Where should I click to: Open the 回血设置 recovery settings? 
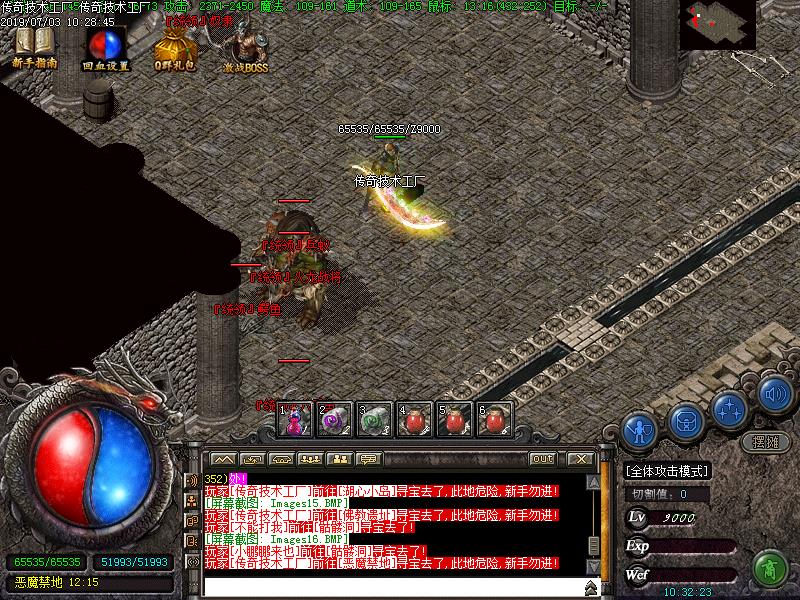[x=105, y=47]
